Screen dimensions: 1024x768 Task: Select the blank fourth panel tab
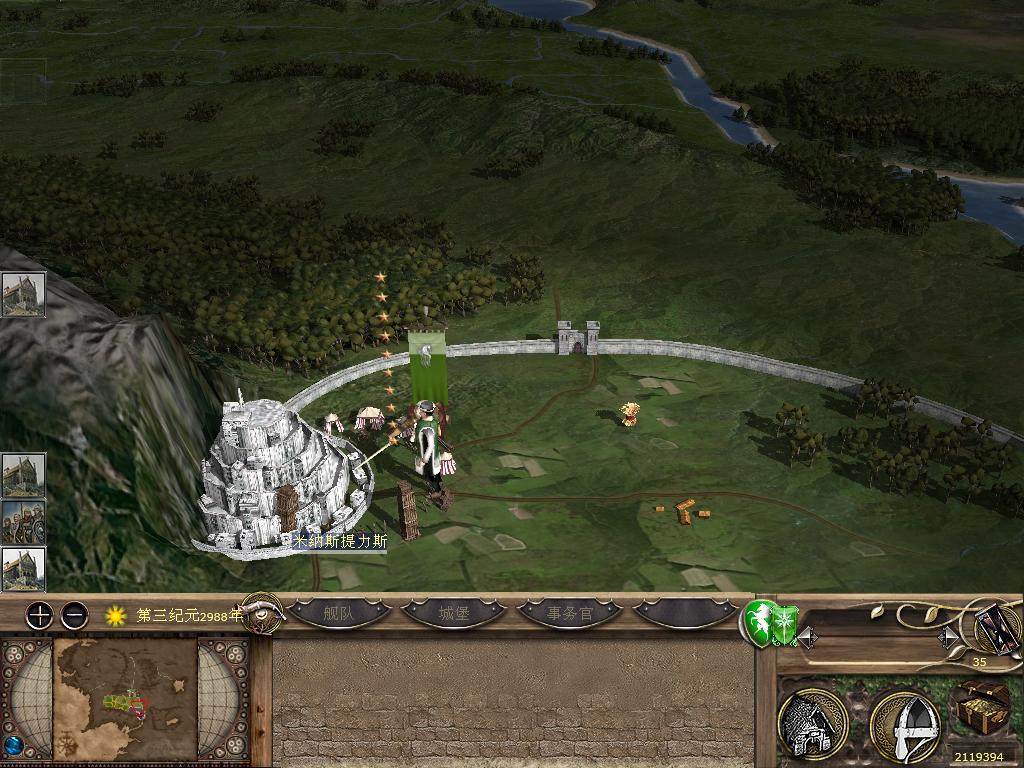(x=685, y=613)
